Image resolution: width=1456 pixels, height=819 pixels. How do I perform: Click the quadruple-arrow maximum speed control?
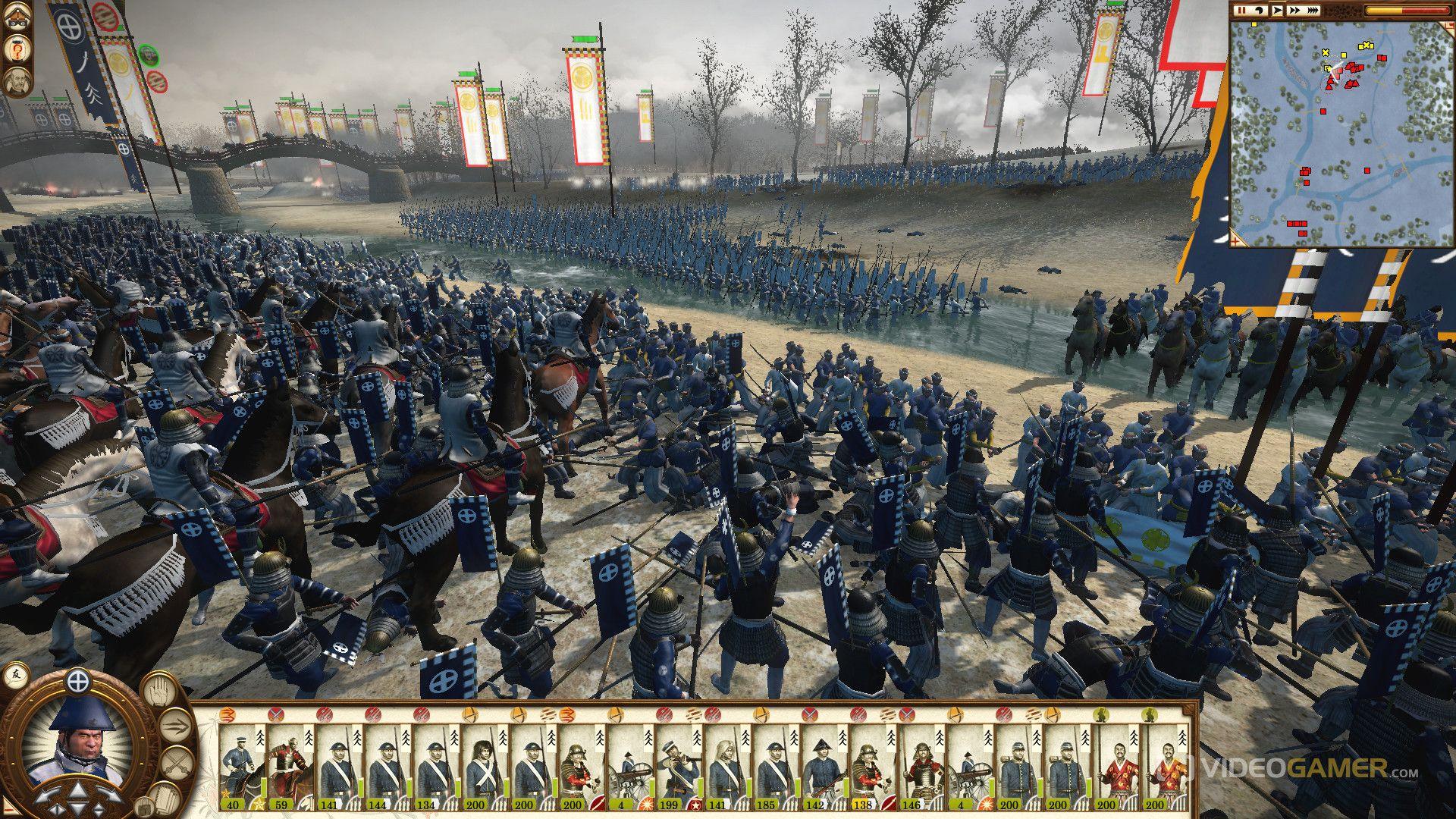pos(1313,11)
